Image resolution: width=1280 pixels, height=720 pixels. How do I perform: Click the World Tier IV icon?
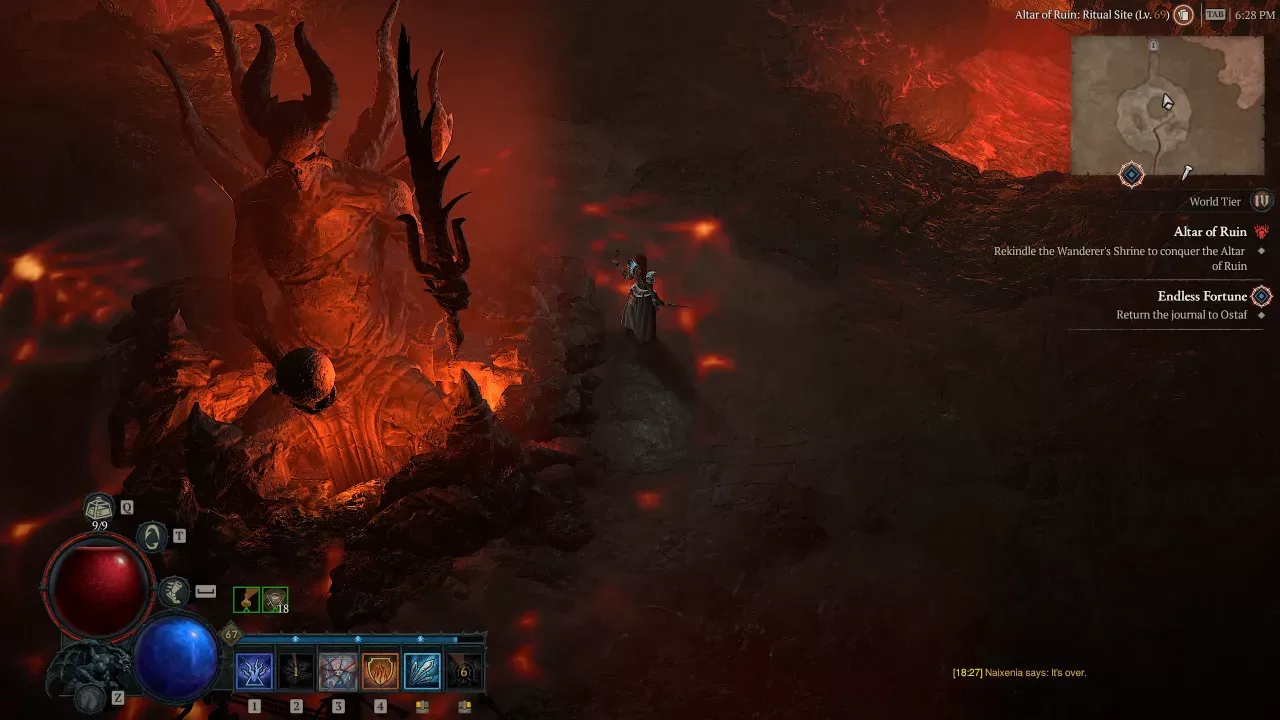pos(1261,201)
